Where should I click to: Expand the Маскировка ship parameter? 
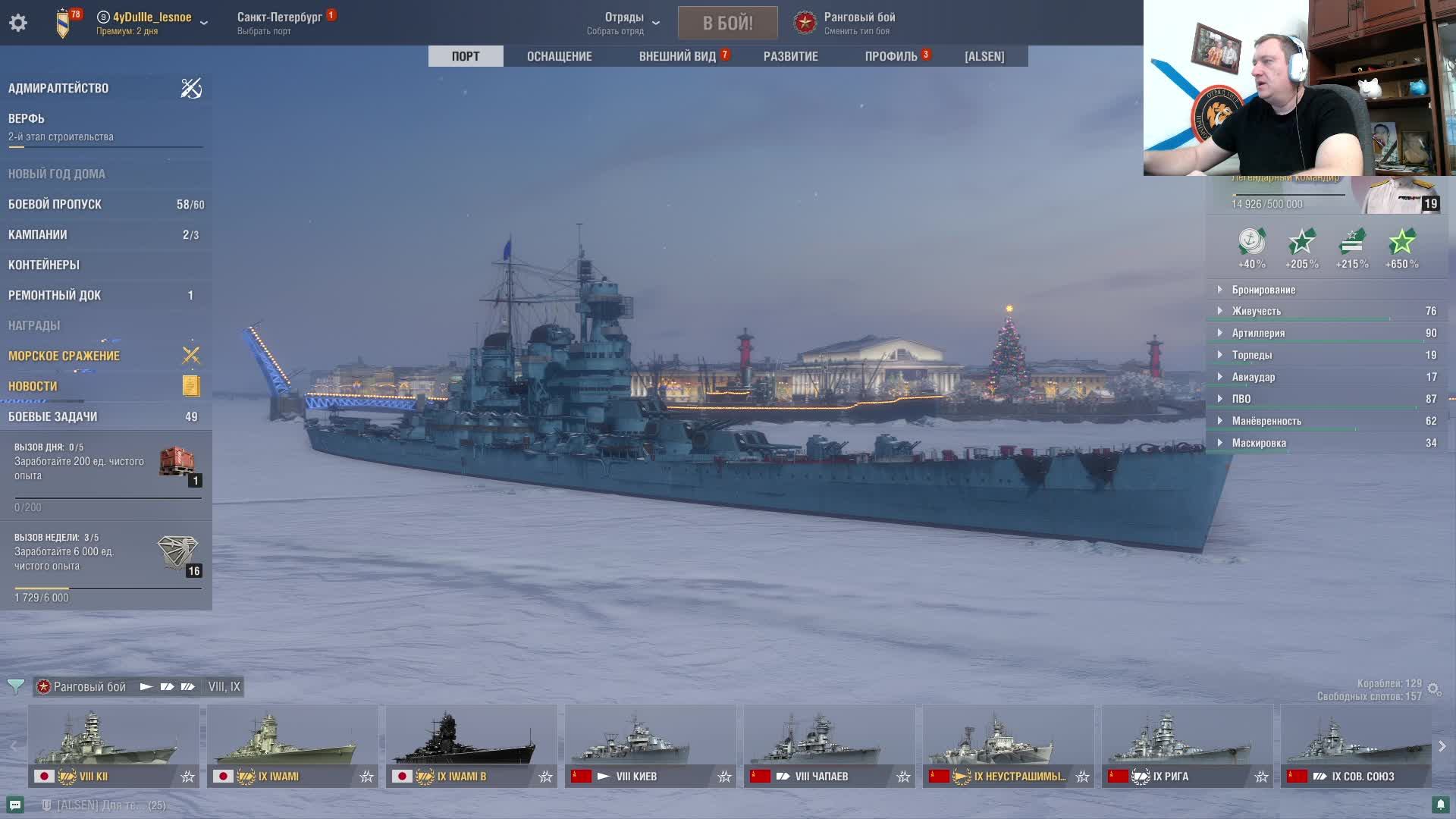coord(1259,443)
